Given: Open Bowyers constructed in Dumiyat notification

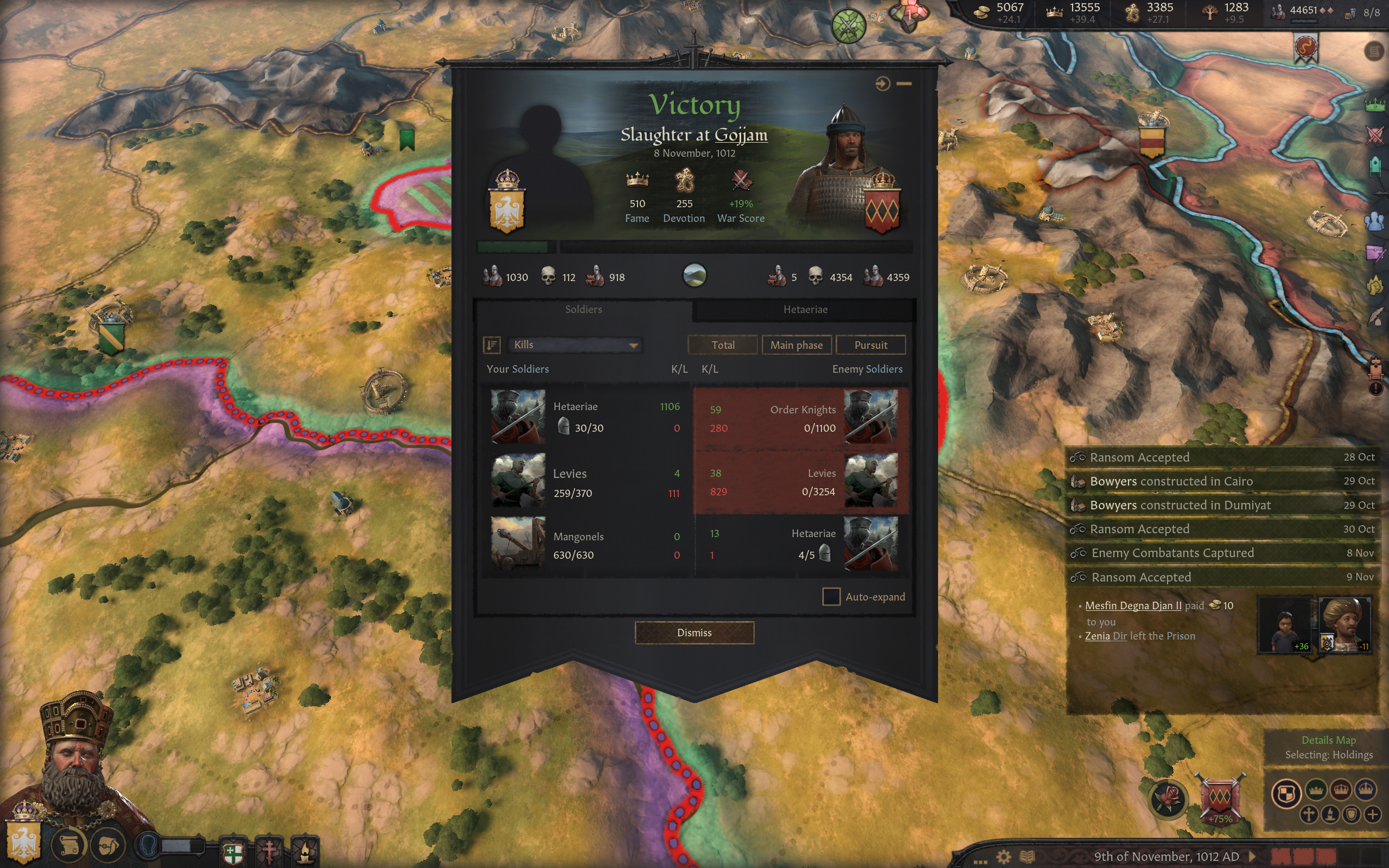Looking at the screenshot, I should coord(1180,505).
